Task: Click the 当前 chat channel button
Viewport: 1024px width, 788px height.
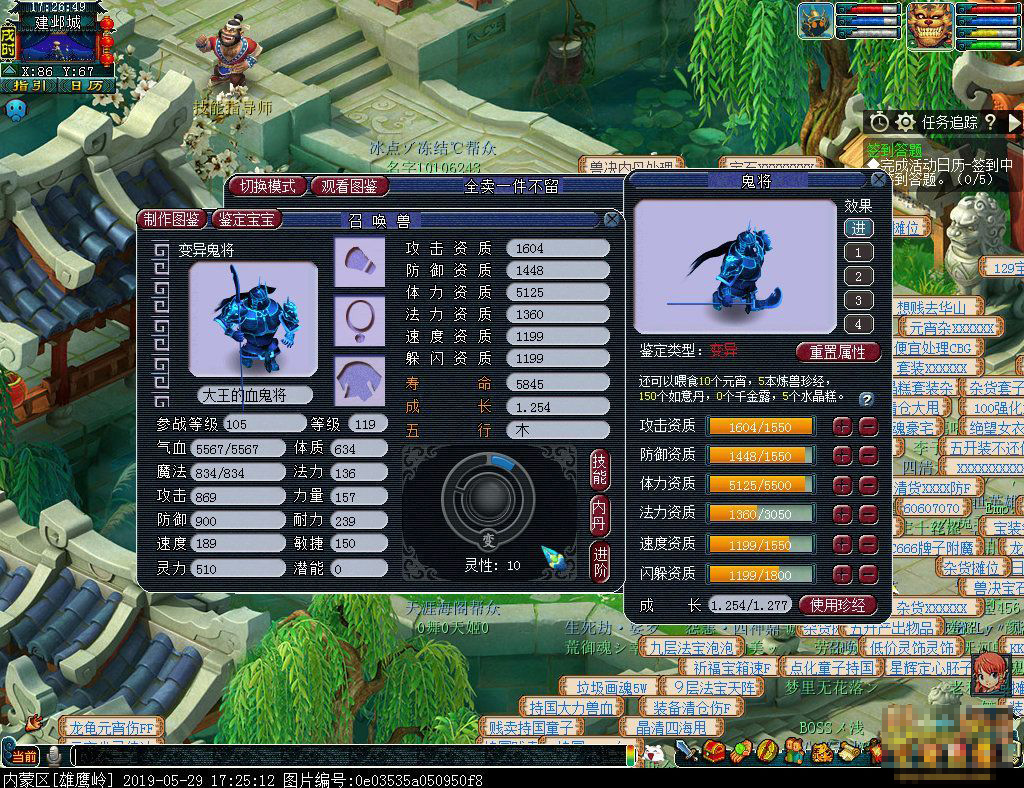Action: (21, 756)
